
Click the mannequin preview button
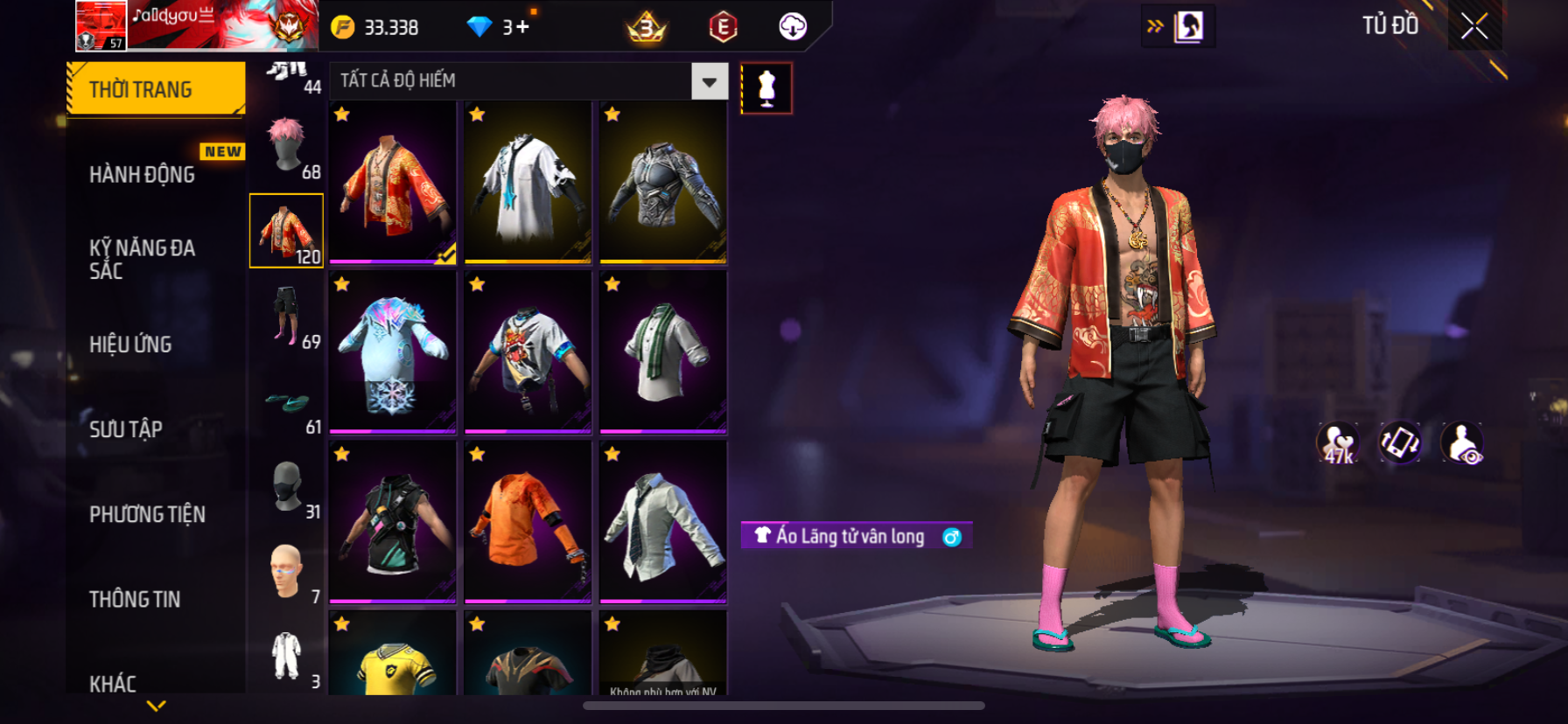766,88
